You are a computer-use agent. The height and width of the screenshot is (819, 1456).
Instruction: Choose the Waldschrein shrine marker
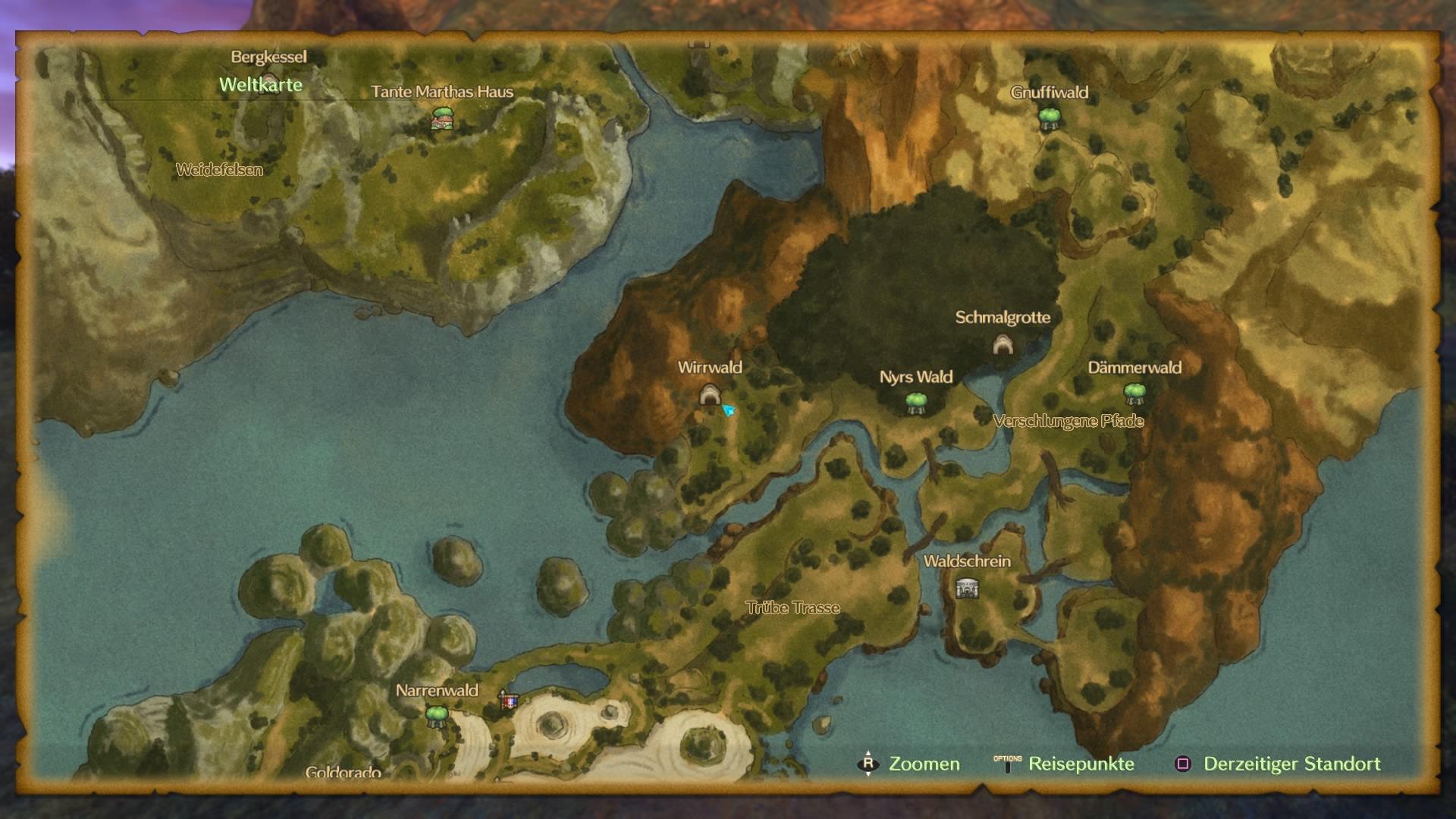(967, 588)
